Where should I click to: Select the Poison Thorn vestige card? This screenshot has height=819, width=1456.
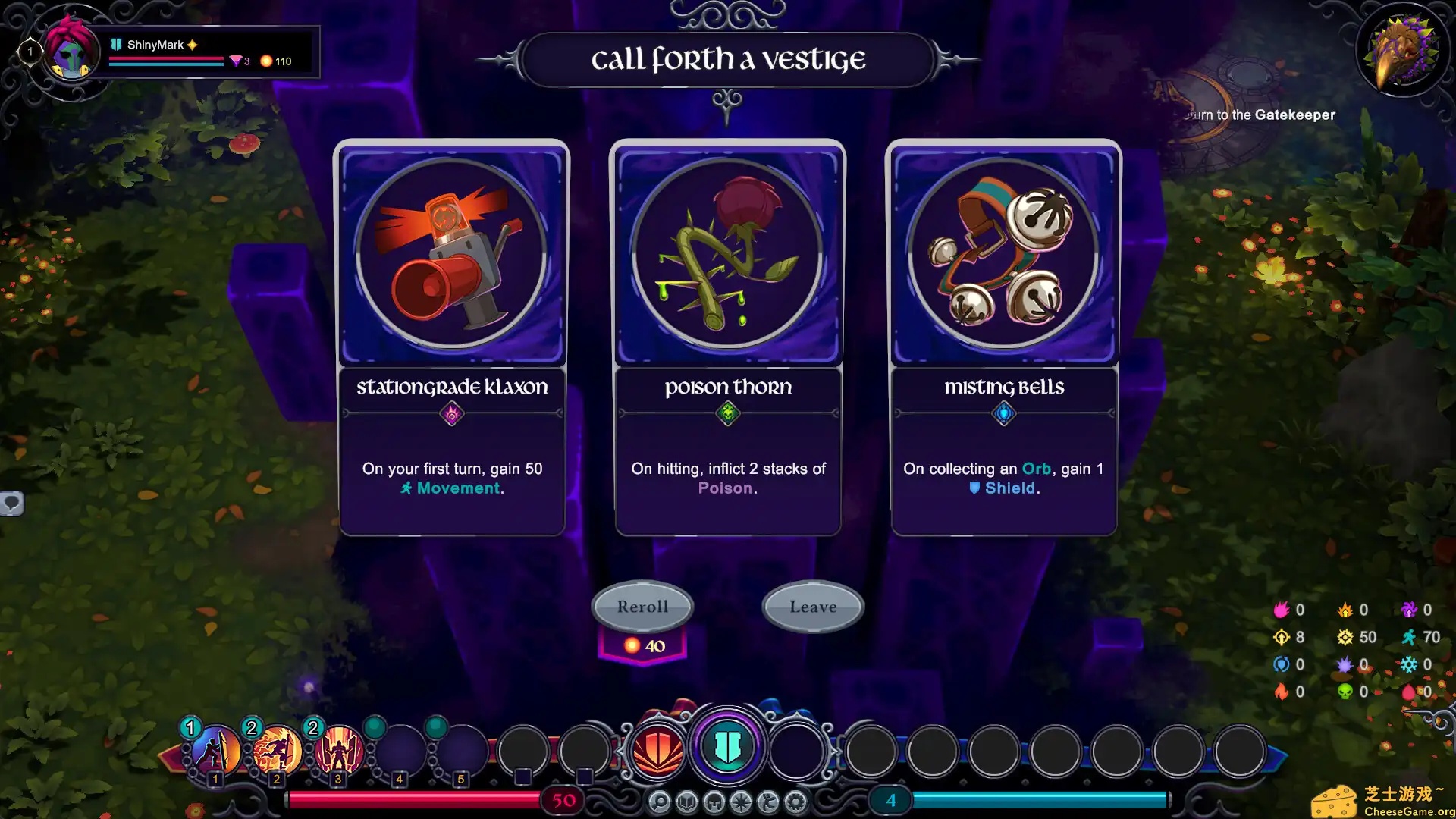click(x=727, y=337)
